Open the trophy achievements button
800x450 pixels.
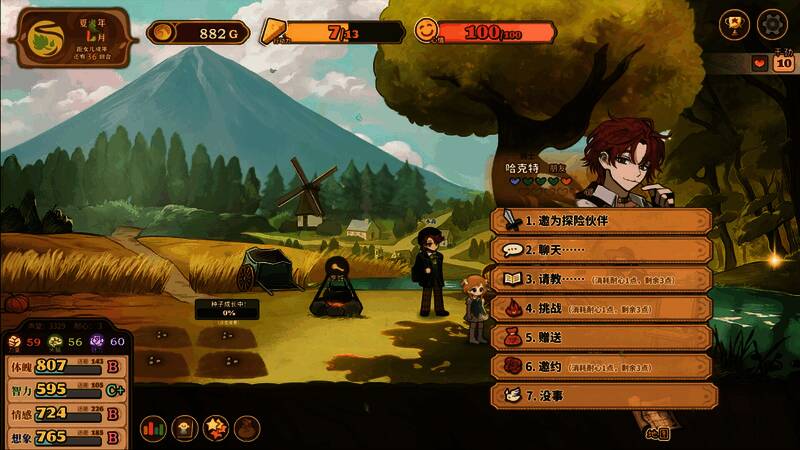coord(734,23)
